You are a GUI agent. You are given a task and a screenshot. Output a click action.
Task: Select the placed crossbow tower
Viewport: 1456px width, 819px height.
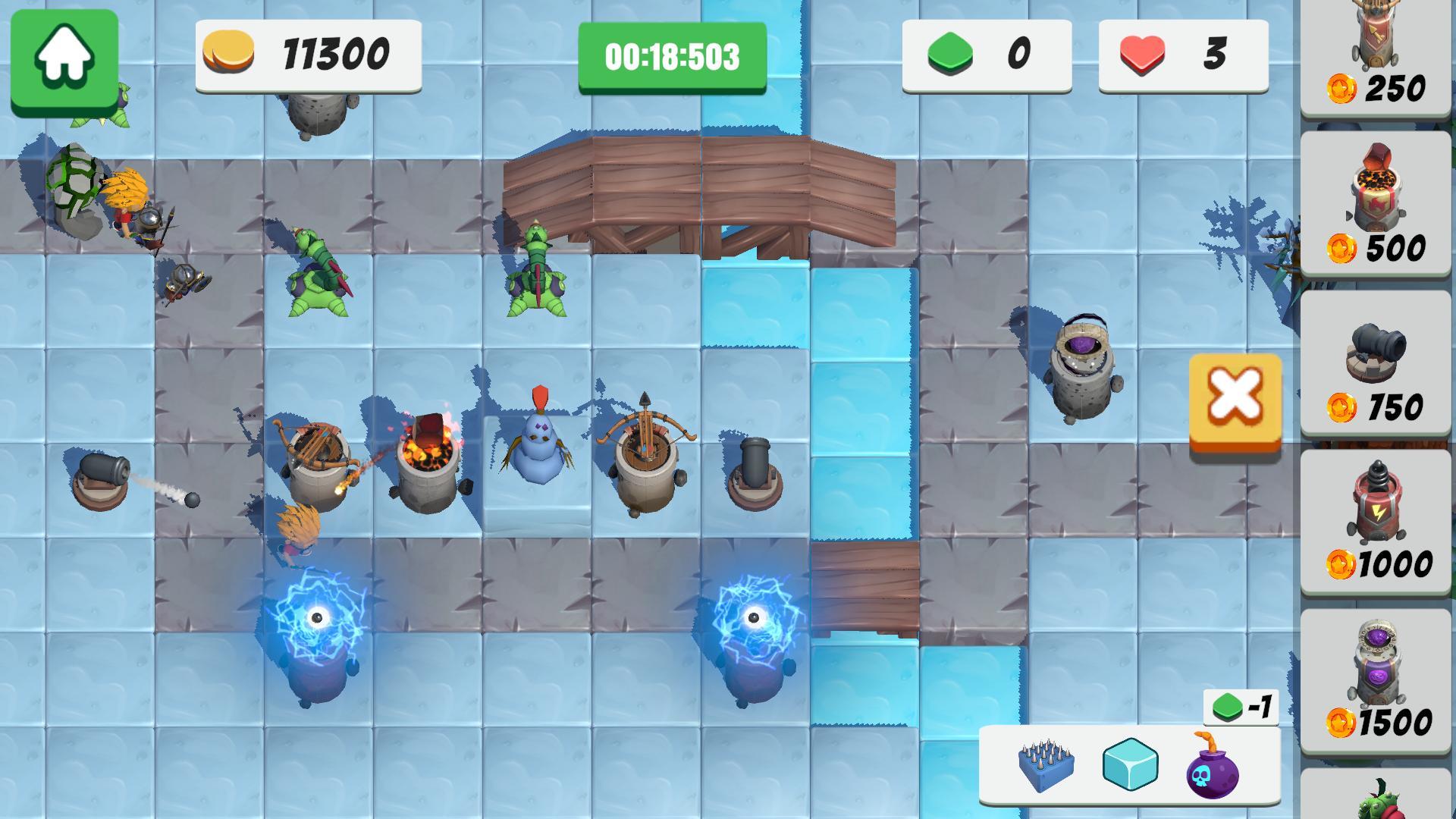point(648,455)
